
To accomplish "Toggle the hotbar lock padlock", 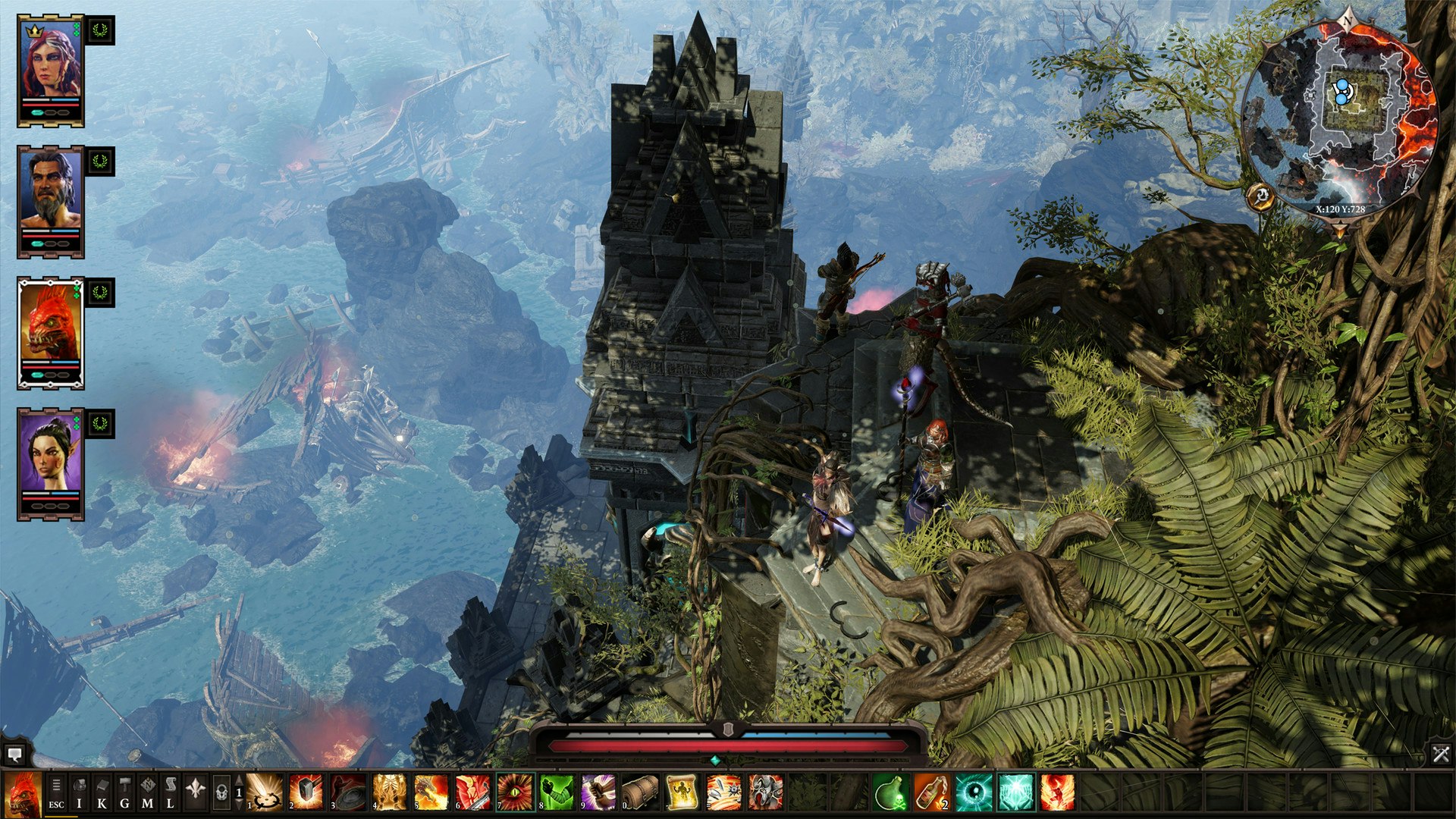I will [x=223, y=792].
